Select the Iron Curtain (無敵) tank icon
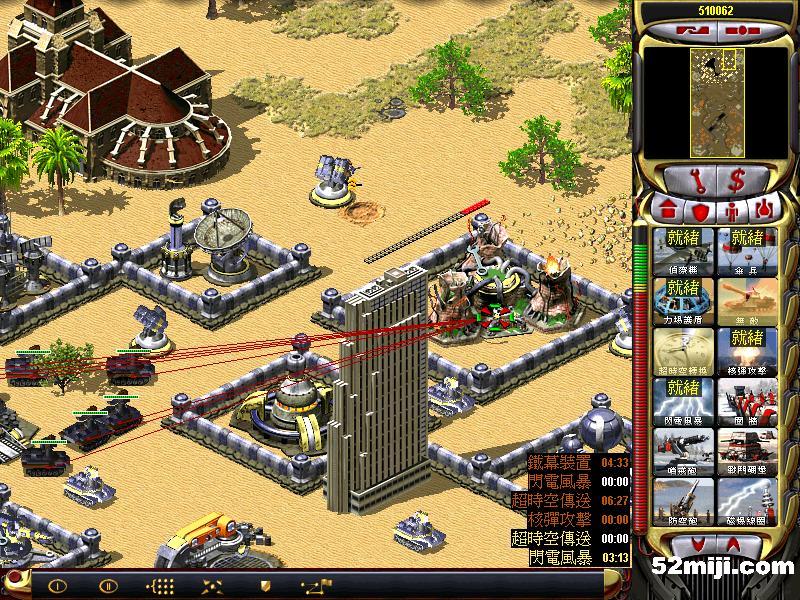Viewport: 800px width, 600px height. coord(746,302)
